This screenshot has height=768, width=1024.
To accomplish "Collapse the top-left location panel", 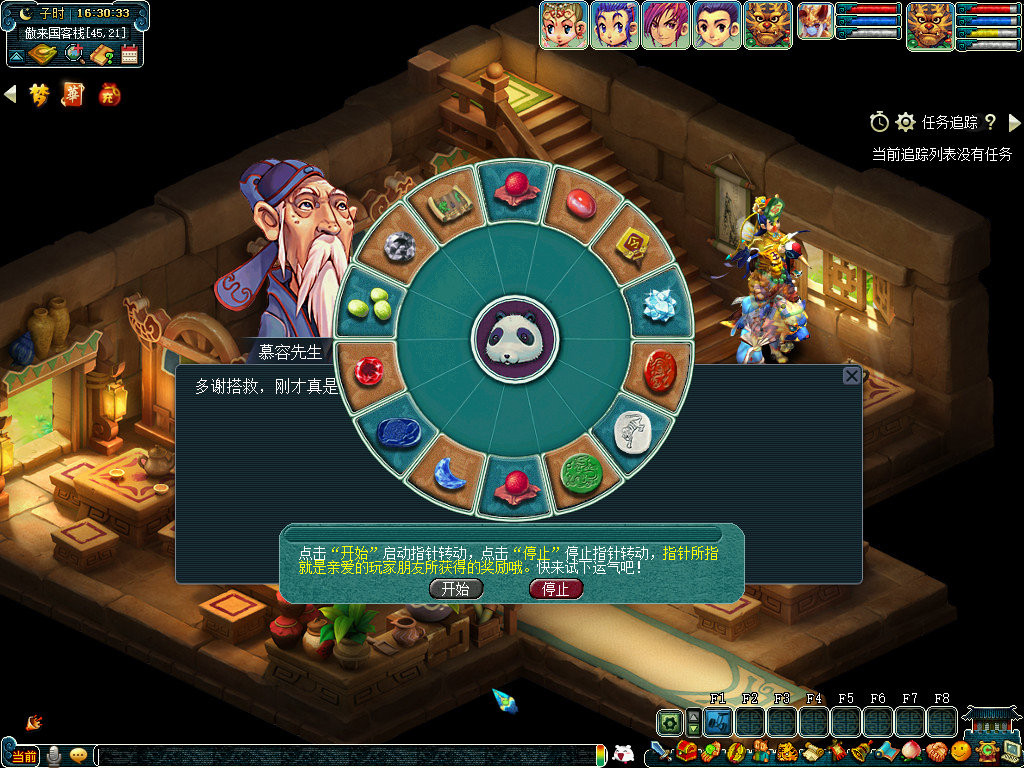I will coord(17,56).
